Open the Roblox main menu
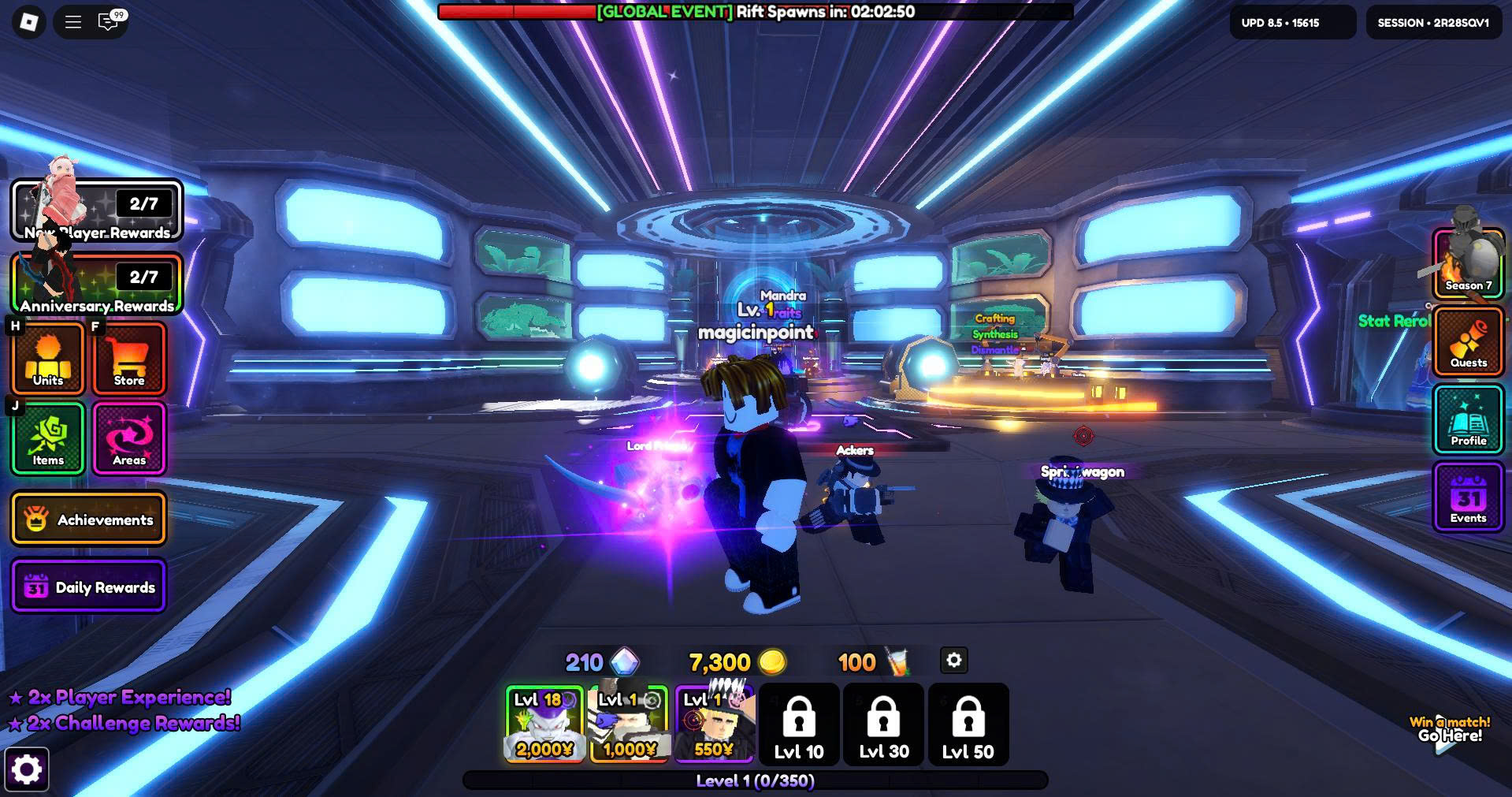 pyautogui.click(x=28, y=22)
